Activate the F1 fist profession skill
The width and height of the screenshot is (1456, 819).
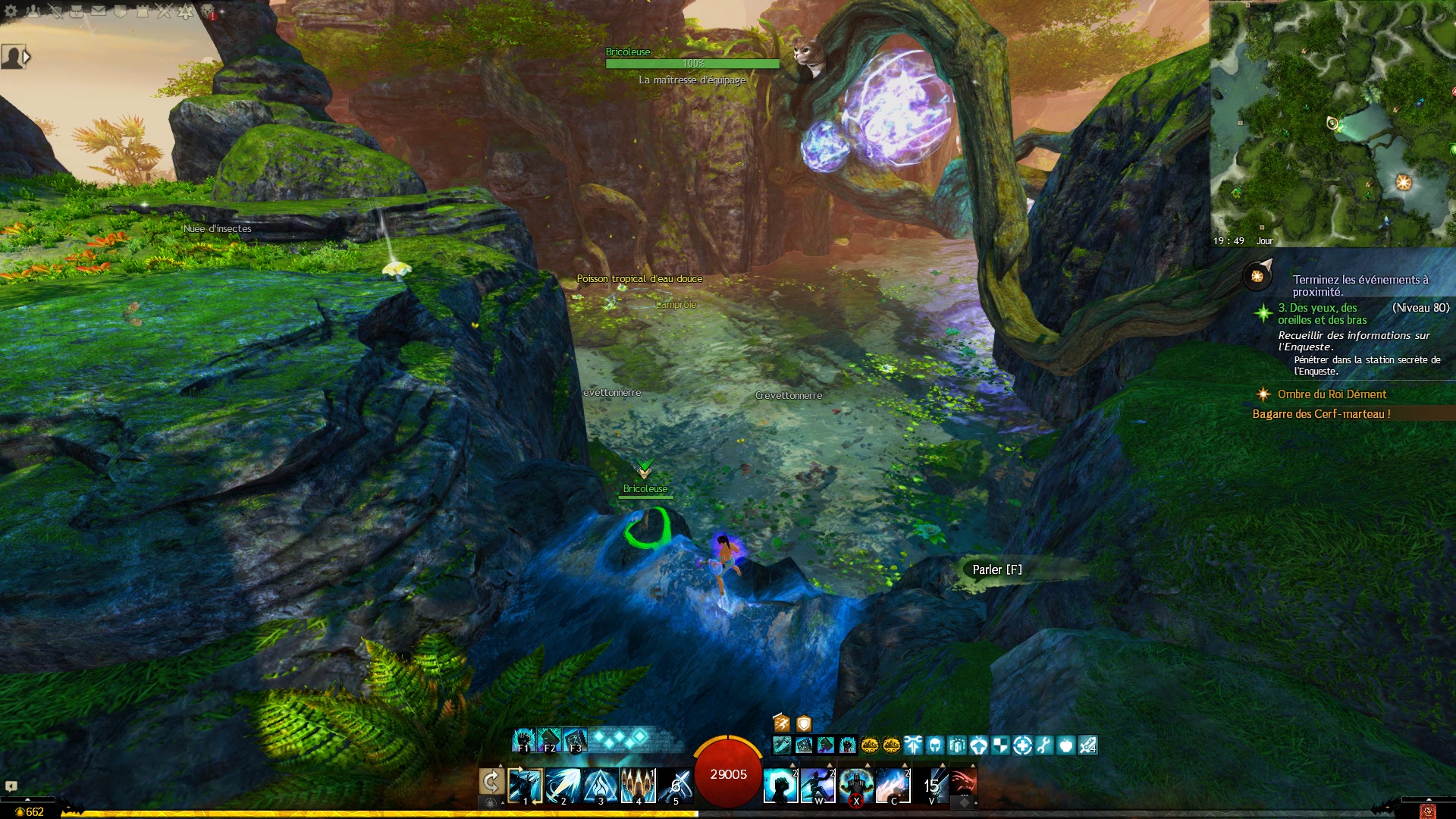click(523, 739)
